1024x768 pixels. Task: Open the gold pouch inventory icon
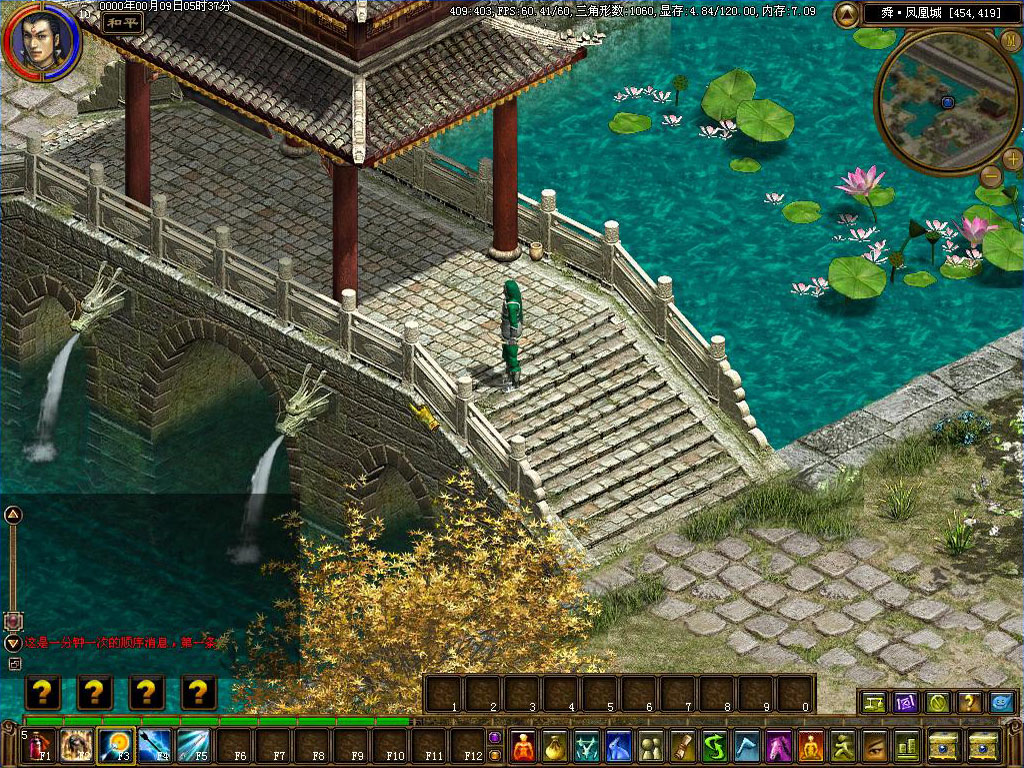pos(553,746)
